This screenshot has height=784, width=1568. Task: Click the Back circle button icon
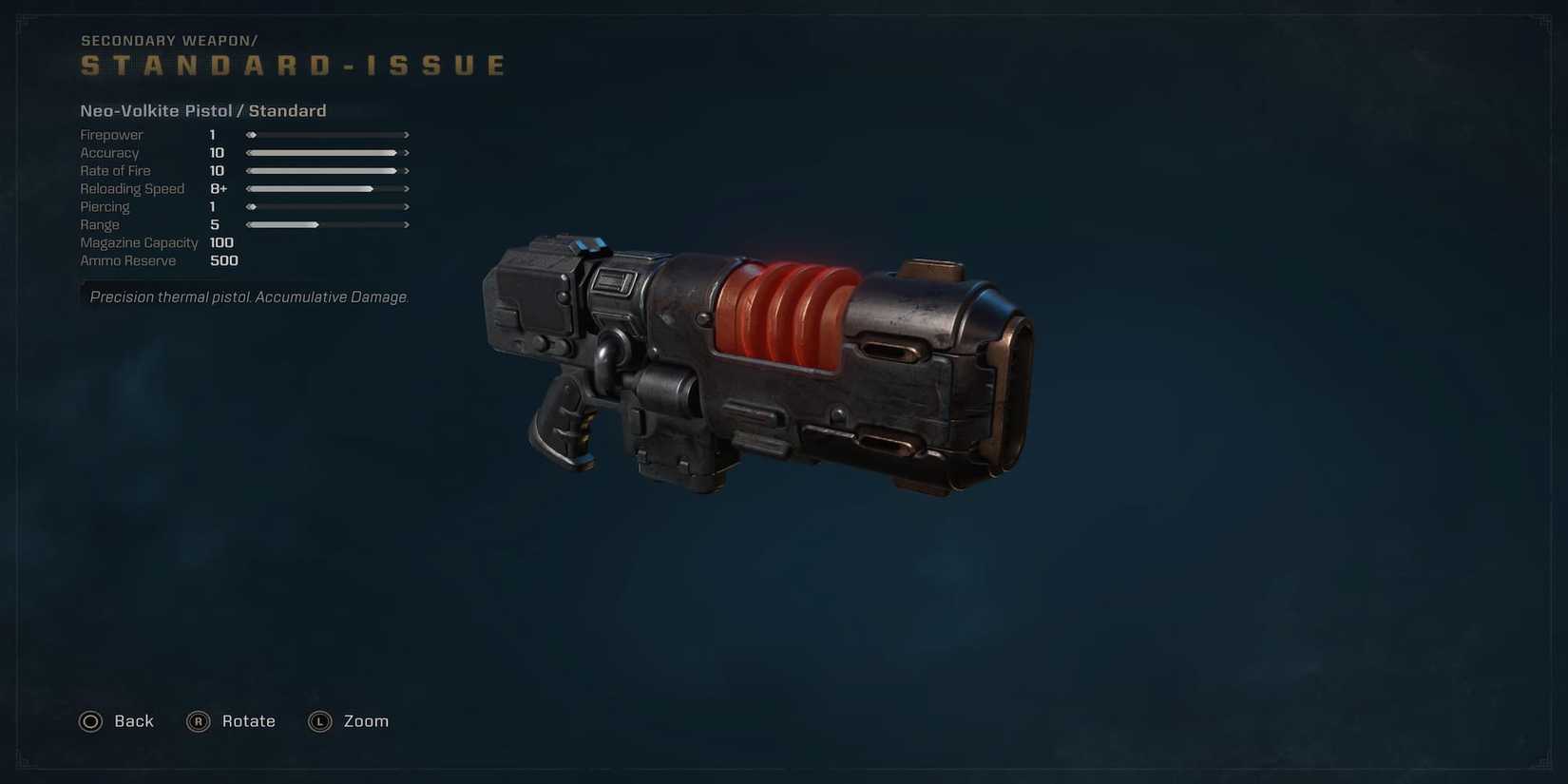click(90, 721)
